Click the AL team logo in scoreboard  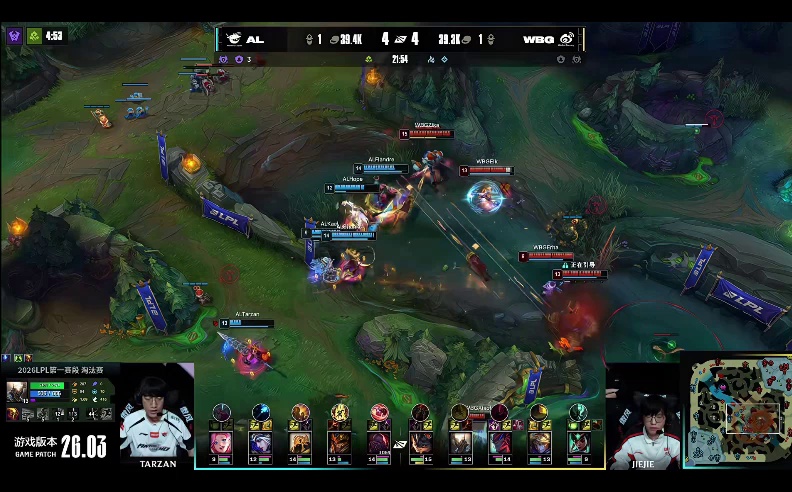[x=233, y=39]
